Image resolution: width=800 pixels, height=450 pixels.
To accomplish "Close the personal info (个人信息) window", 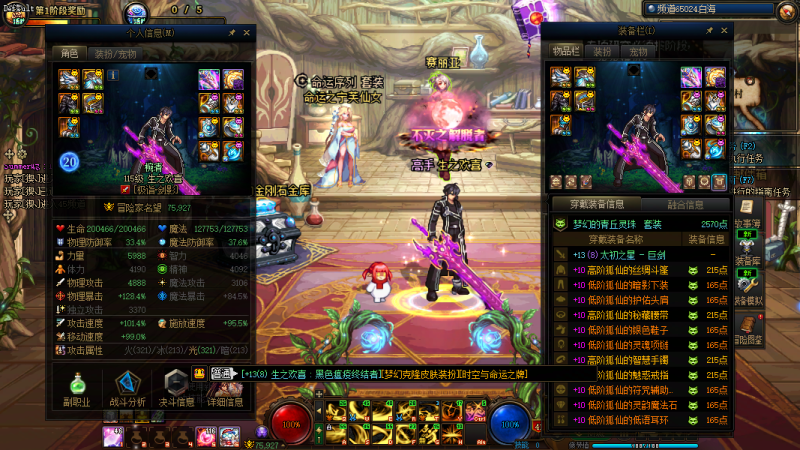I will coord(246,33).
